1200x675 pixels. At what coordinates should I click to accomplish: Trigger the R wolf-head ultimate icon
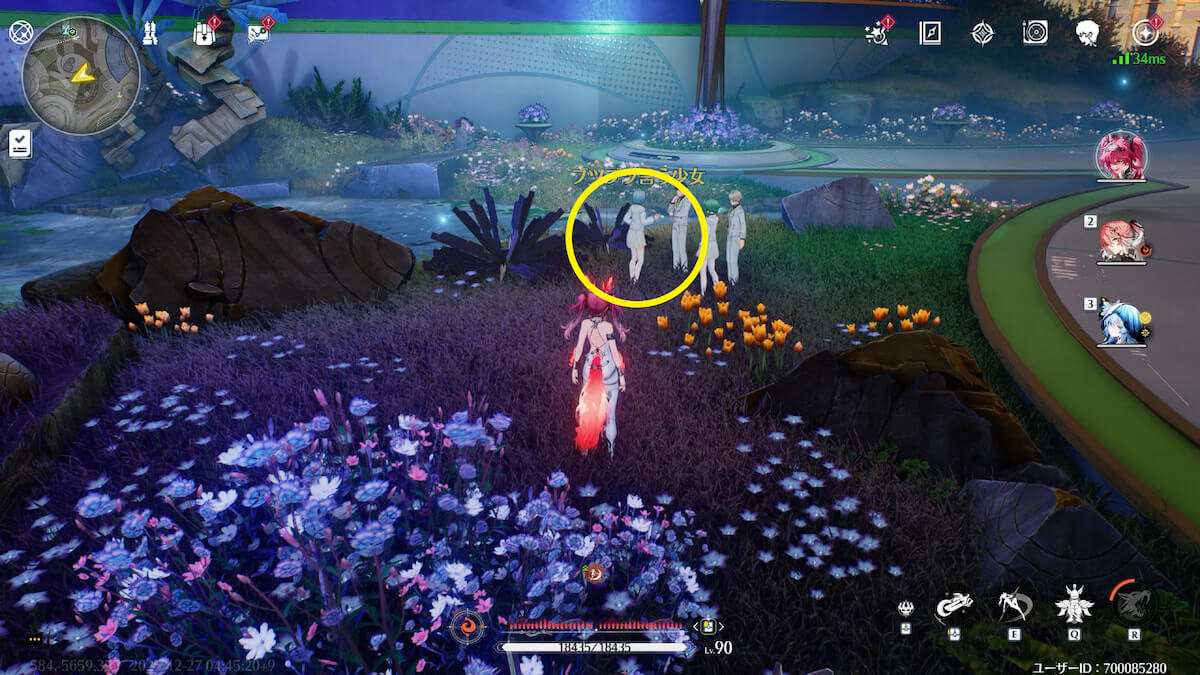[1133, 603]
